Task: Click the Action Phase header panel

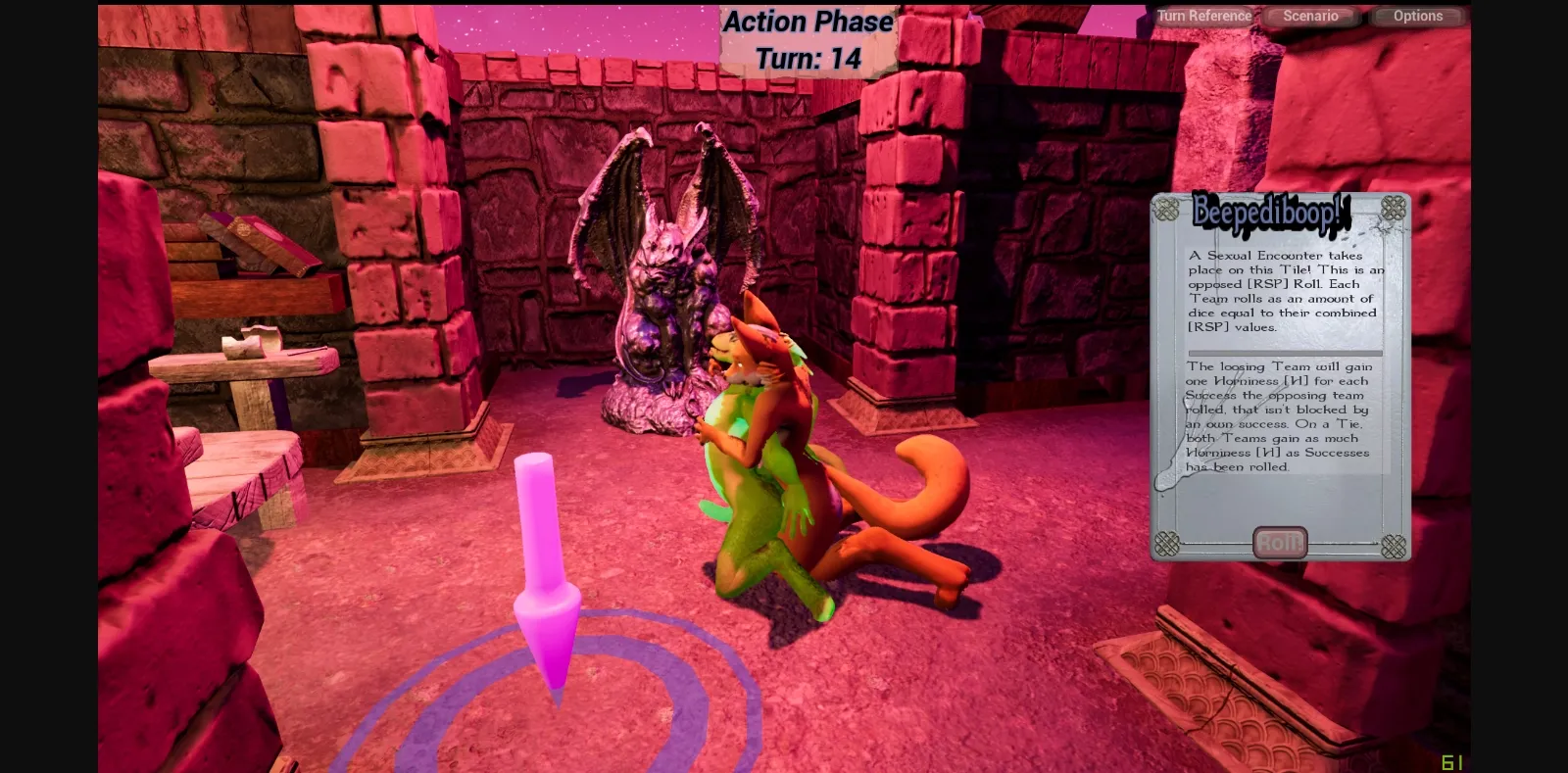Action: 807,22
